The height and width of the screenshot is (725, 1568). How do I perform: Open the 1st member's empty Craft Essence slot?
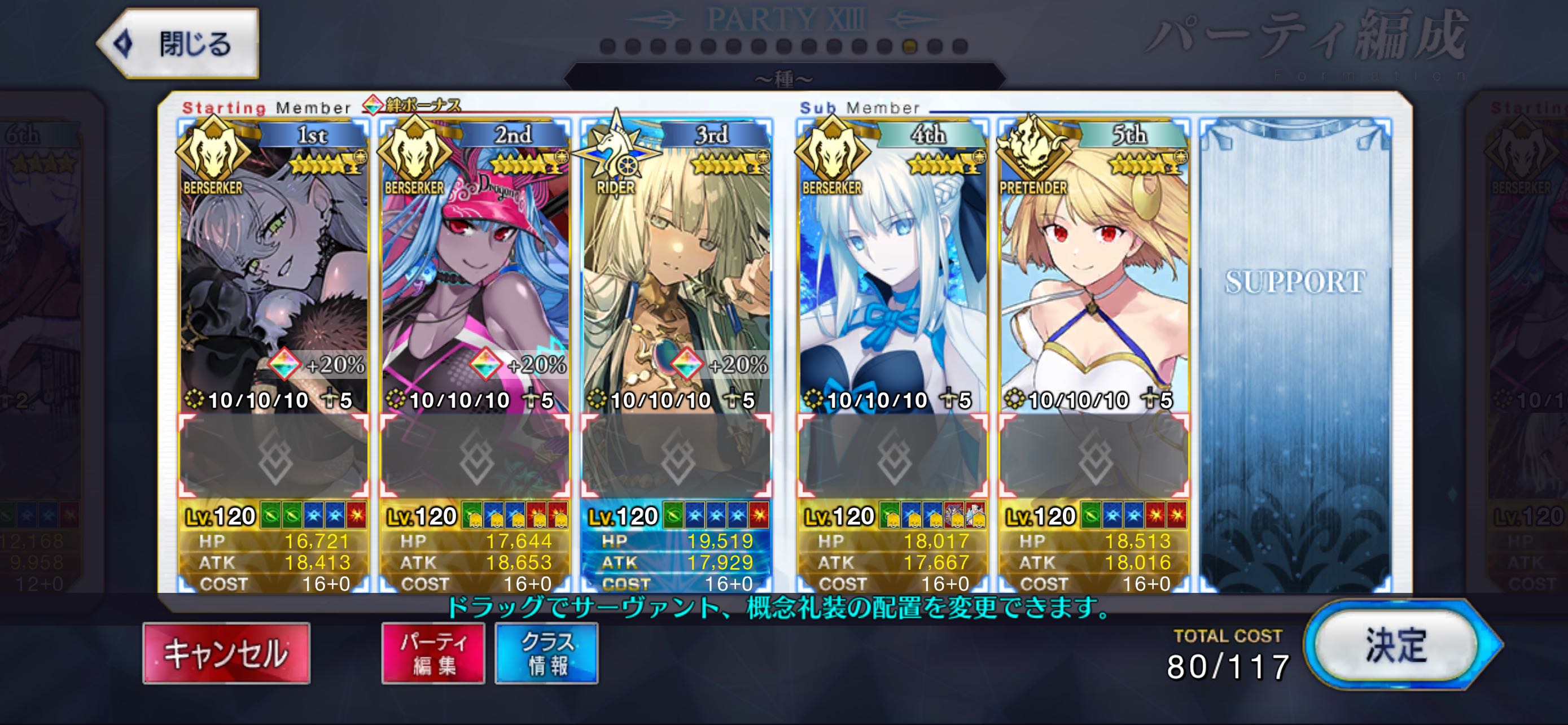click(x=273, y=455)
